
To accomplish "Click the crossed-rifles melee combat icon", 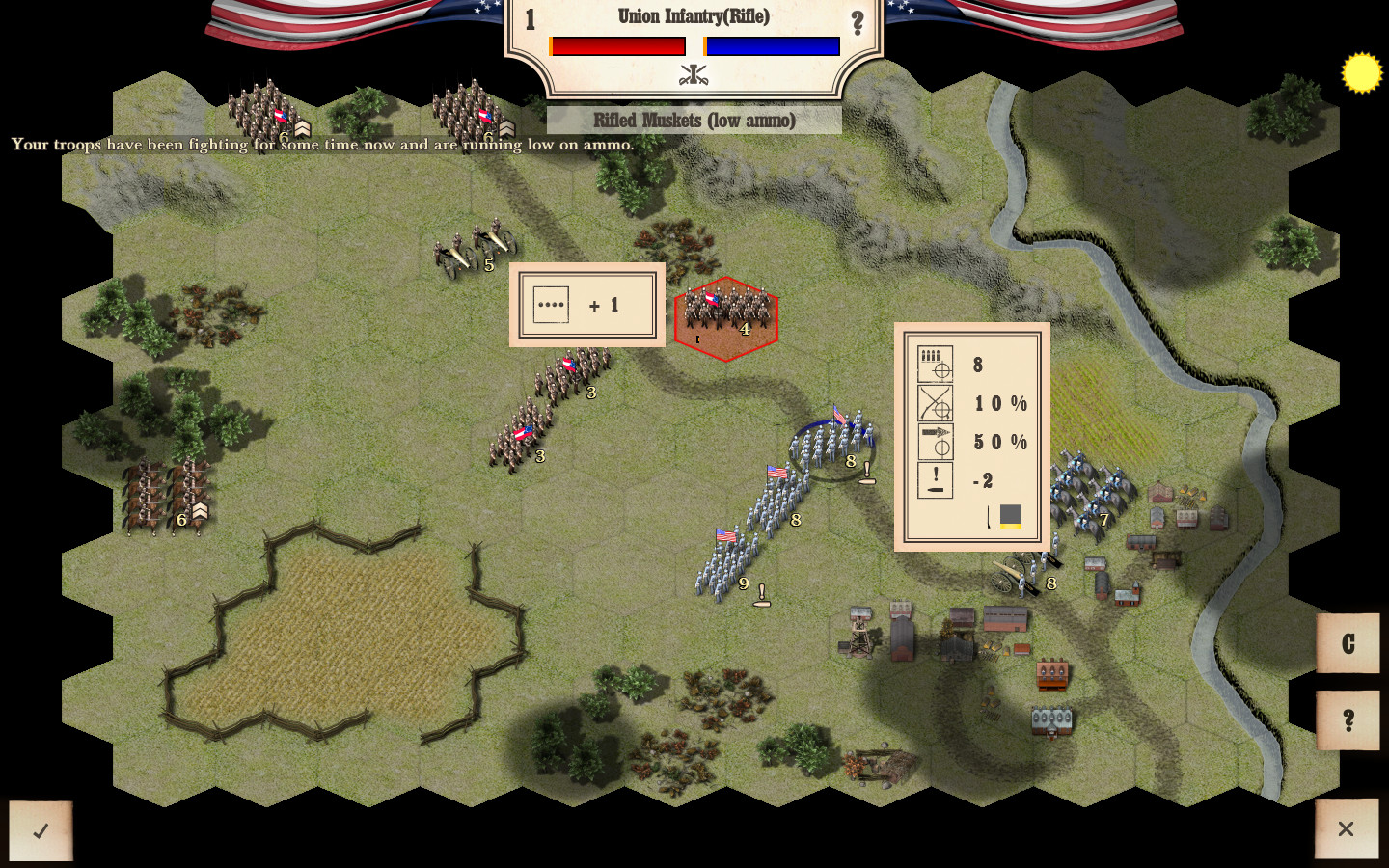I will [x=933, y=404].
